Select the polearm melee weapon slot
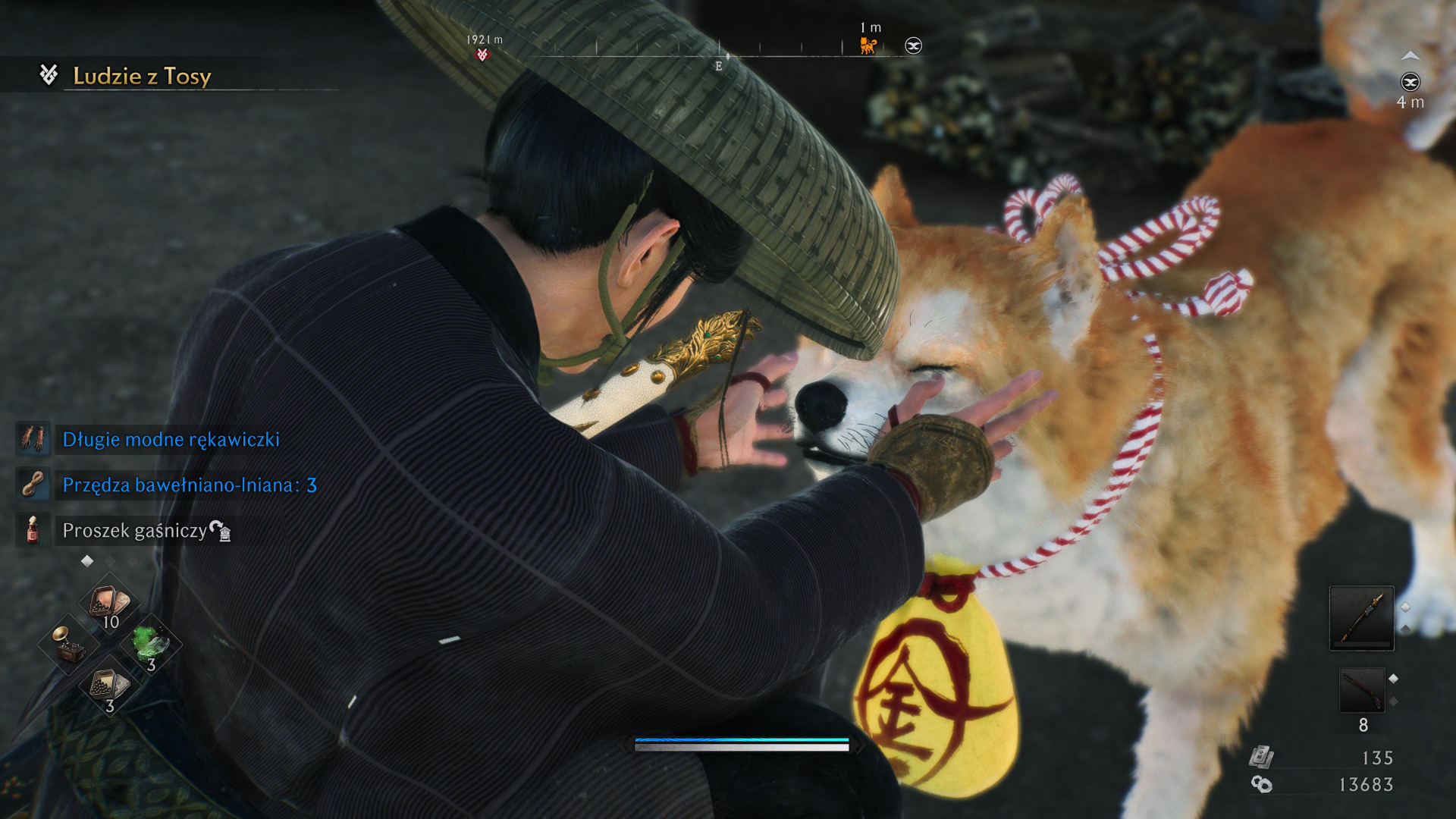The width and height of the screenshot is (1456, 819). click(x=1361, y=617)
